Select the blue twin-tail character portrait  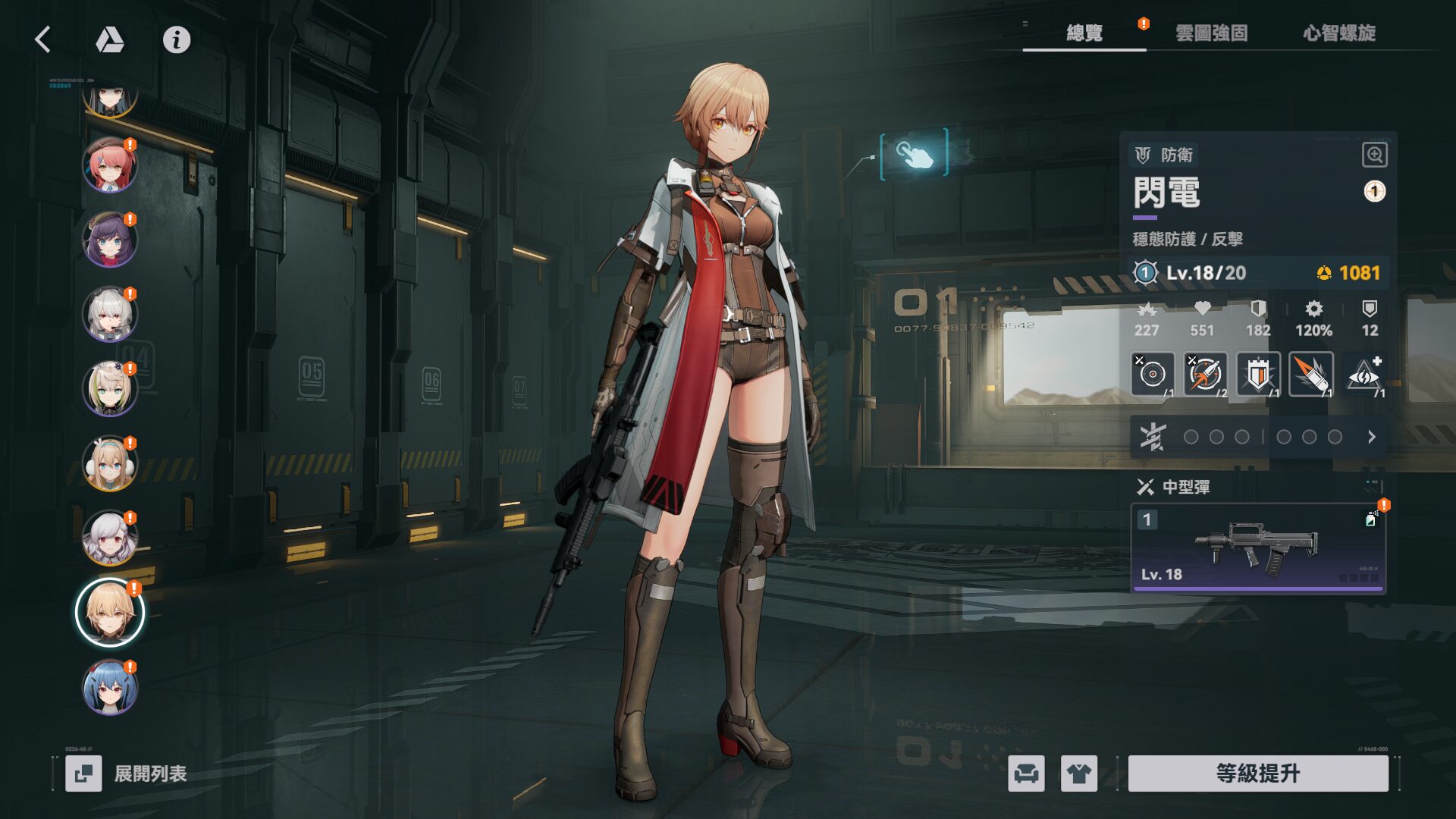click(x=110, y=687)
